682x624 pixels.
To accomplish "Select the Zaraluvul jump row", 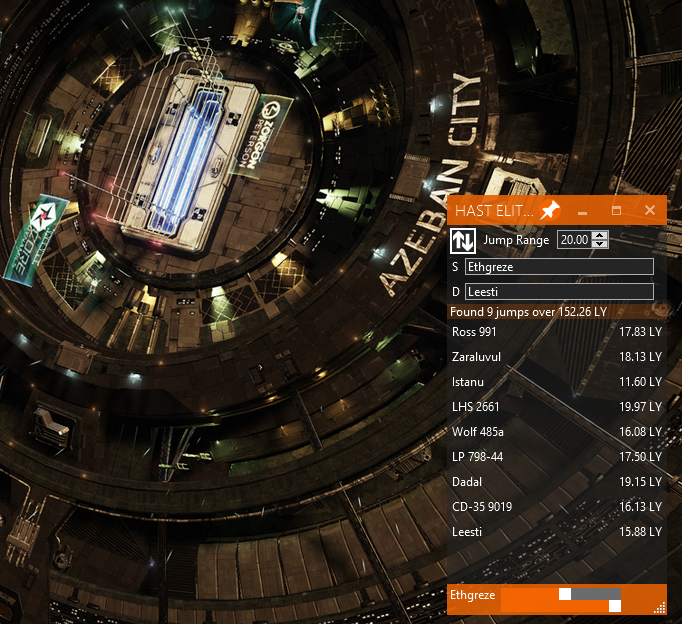I will click(x=556, y=357).
